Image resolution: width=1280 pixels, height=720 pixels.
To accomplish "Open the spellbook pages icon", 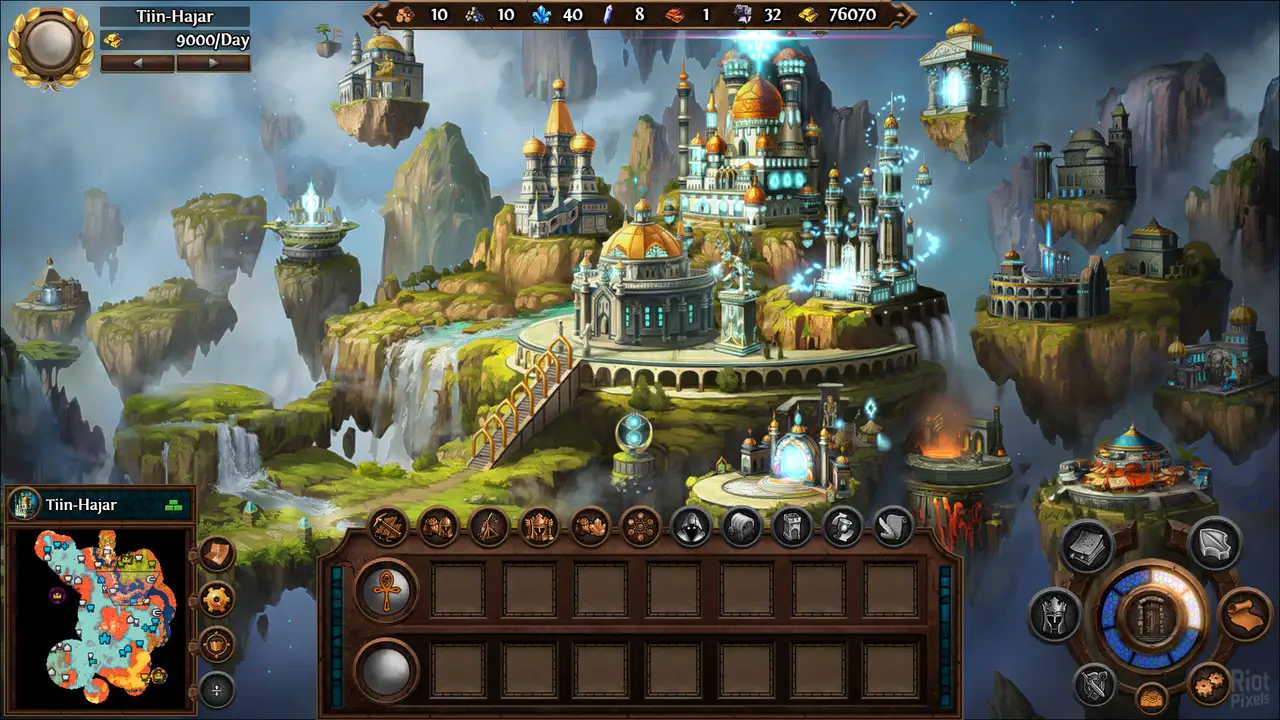I will tap(1087, 546).
